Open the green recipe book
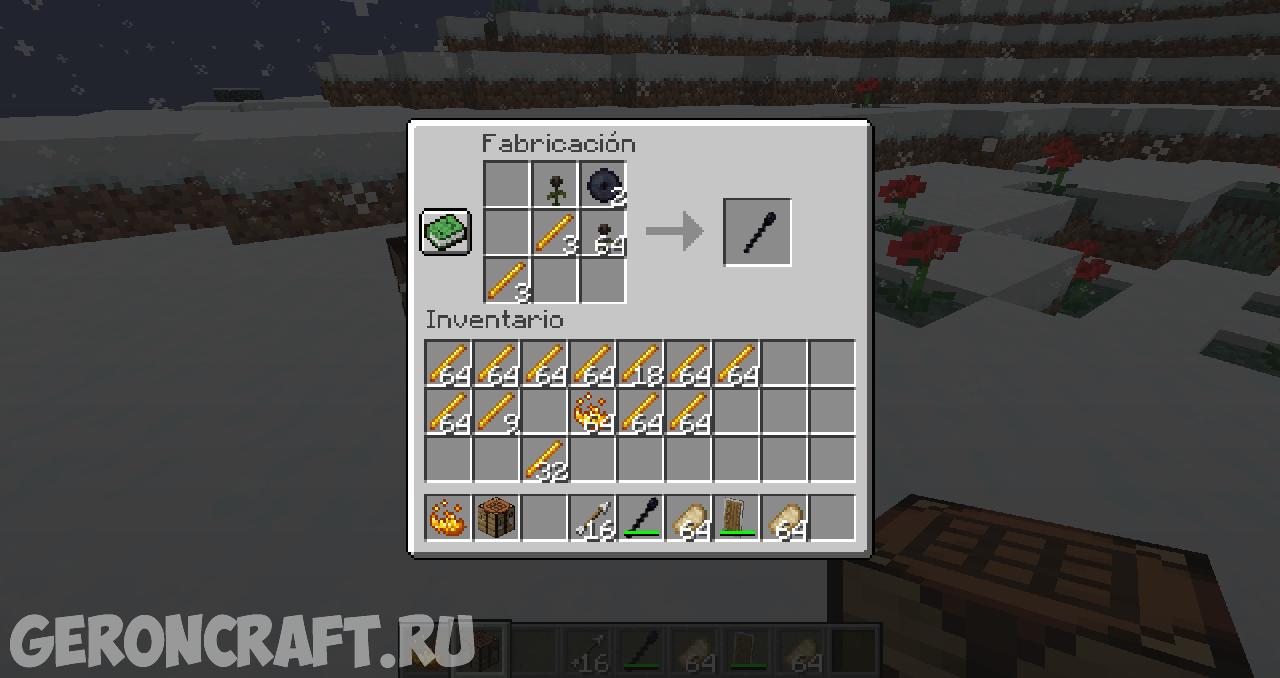Screen dimensions: 1280x678 coord(445,232)
